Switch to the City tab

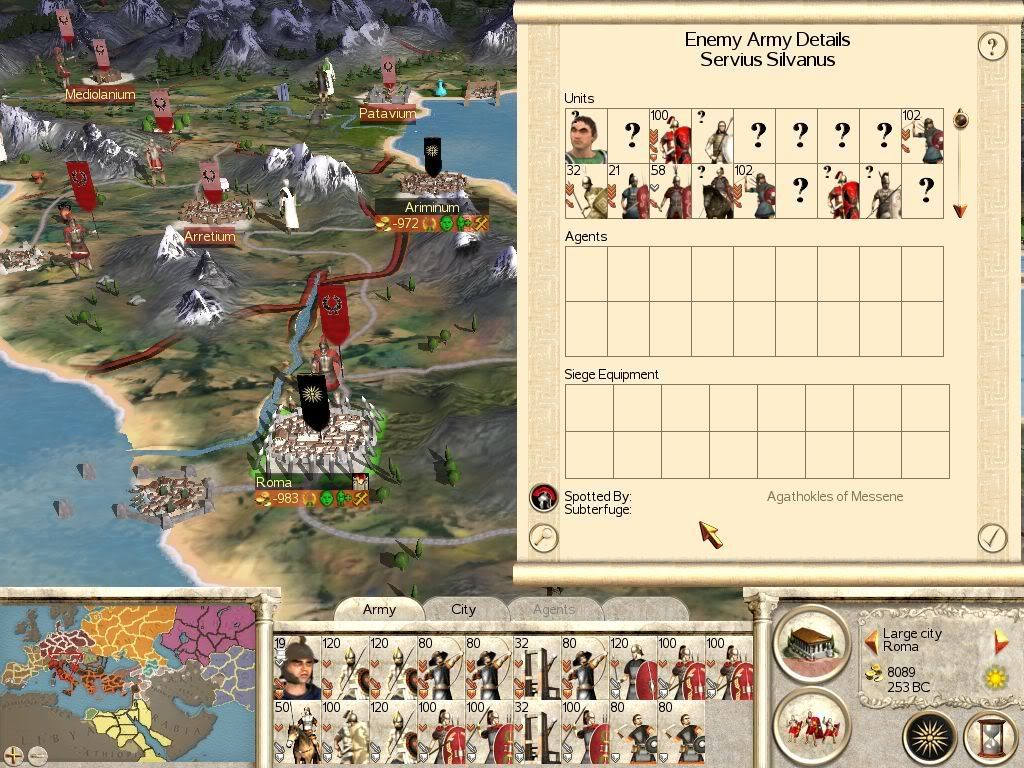[x=463, y=609]
